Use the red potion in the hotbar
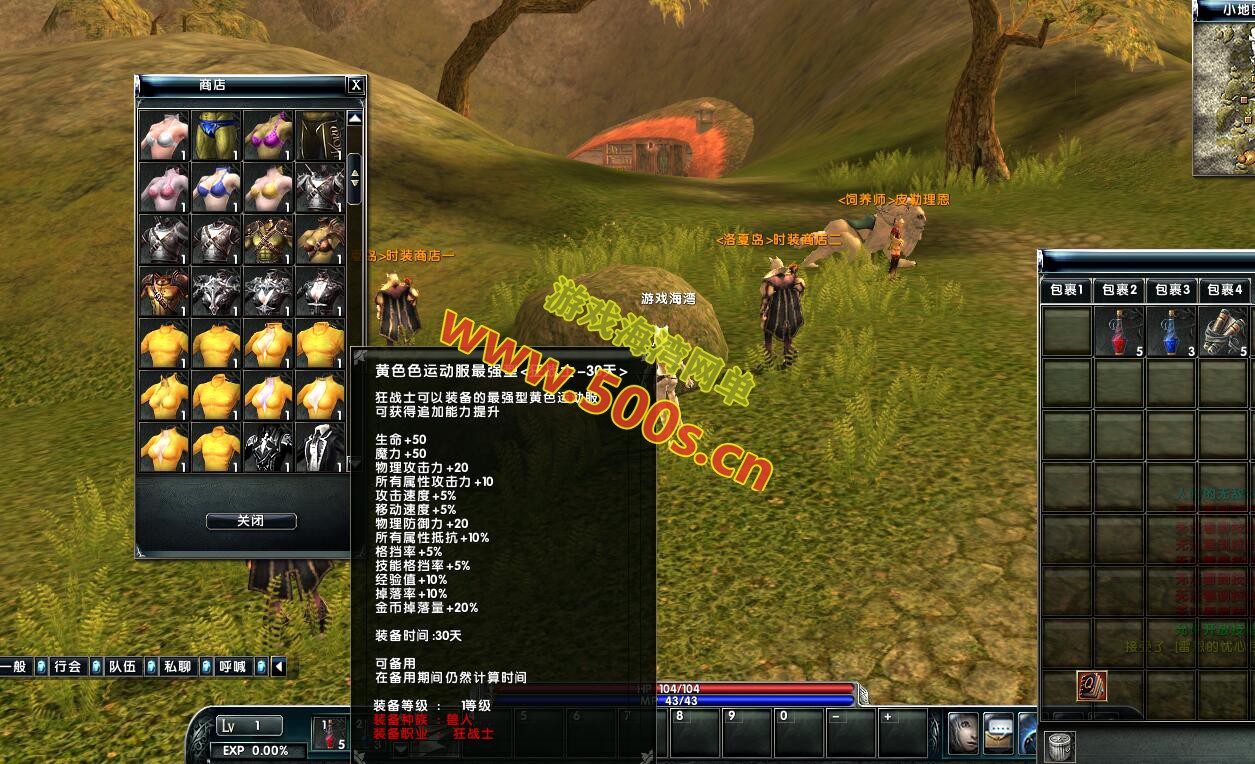The width and height of the screenshot is (1255, 764). (x=329, y=733)
